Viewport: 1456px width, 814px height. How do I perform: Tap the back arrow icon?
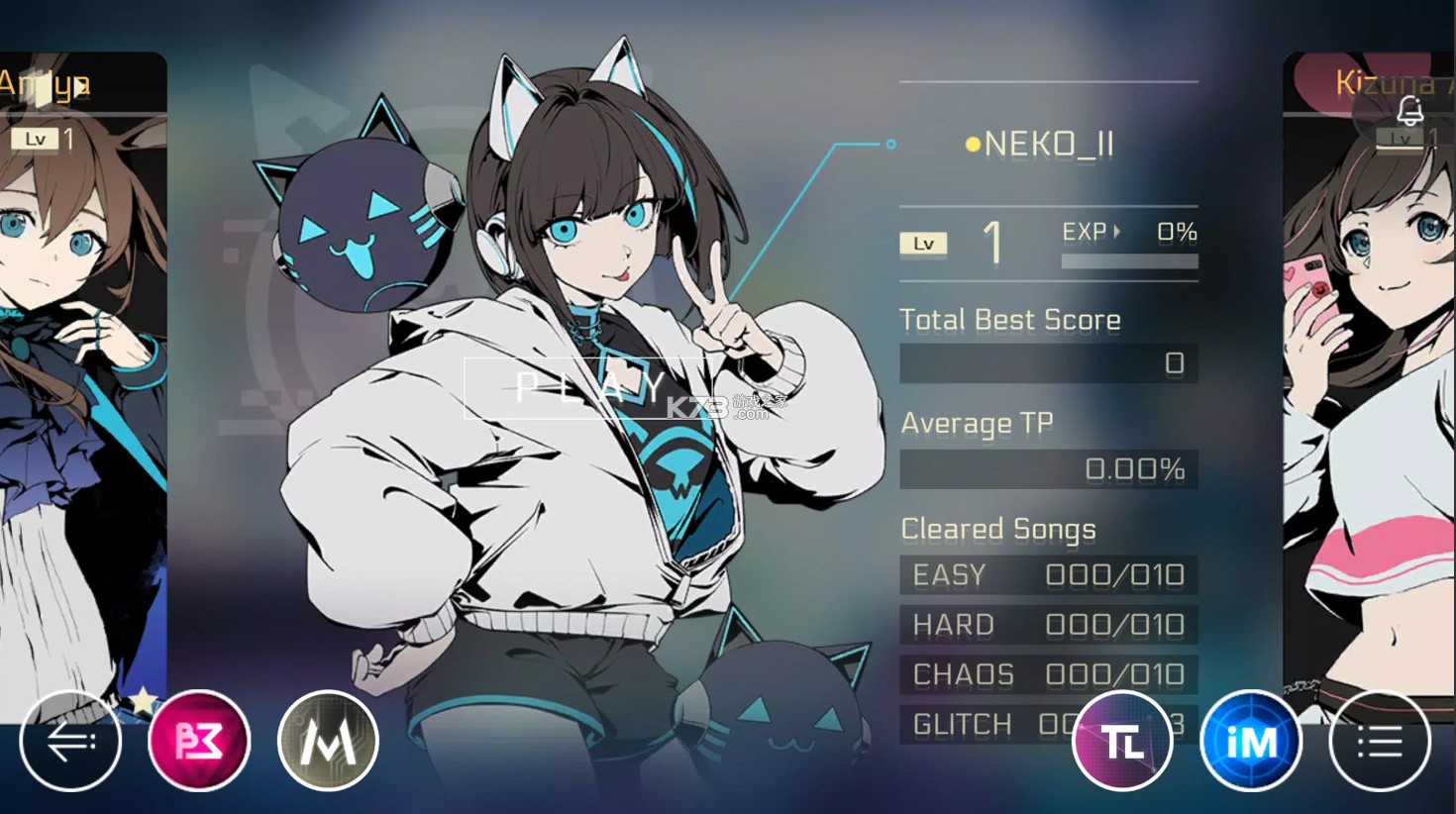(70, 740)
